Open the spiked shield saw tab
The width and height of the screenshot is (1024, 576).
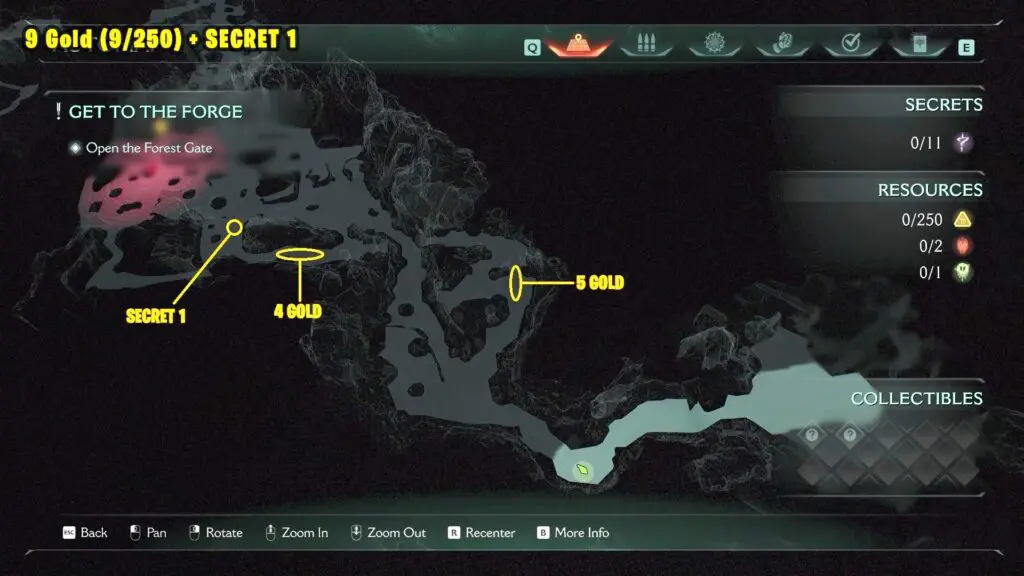pos(713,44)
